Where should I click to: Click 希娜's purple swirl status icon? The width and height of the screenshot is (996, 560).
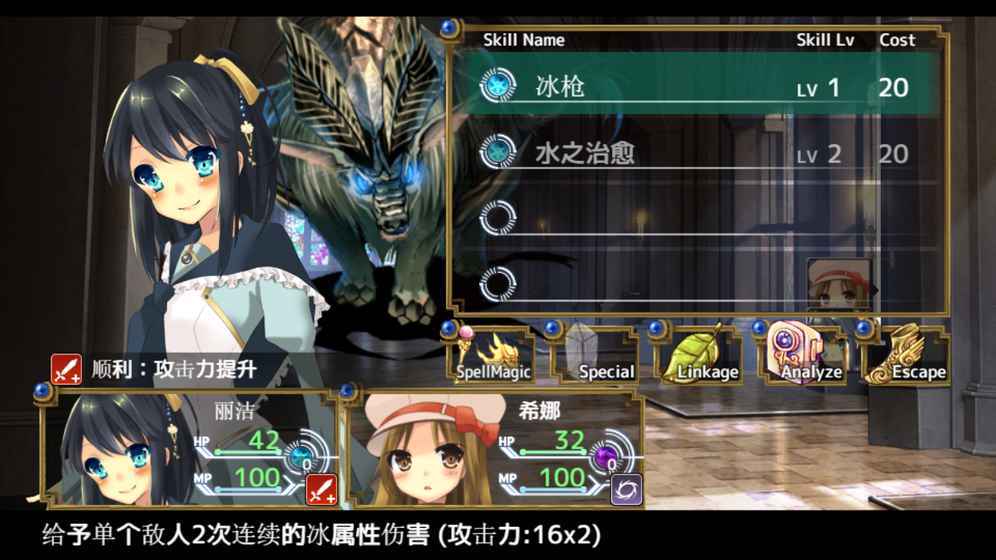(x=626, y=489)
